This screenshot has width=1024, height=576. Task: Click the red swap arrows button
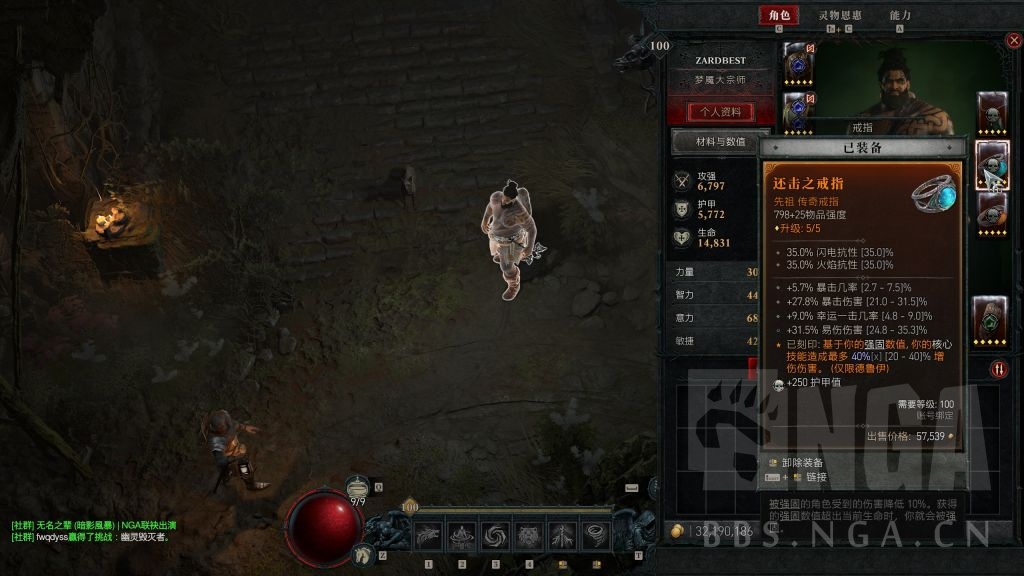(999, 369)
